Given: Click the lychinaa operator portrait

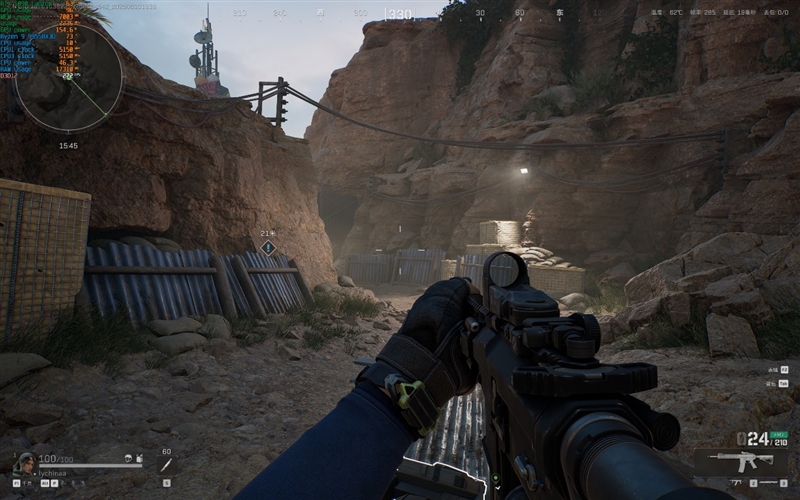Looking at the screenshot, I should click(23, 463).
